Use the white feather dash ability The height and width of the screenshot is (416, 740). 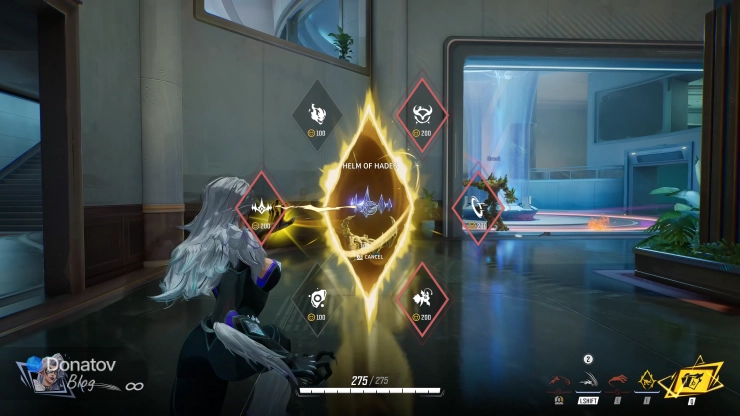pos(589,382)
